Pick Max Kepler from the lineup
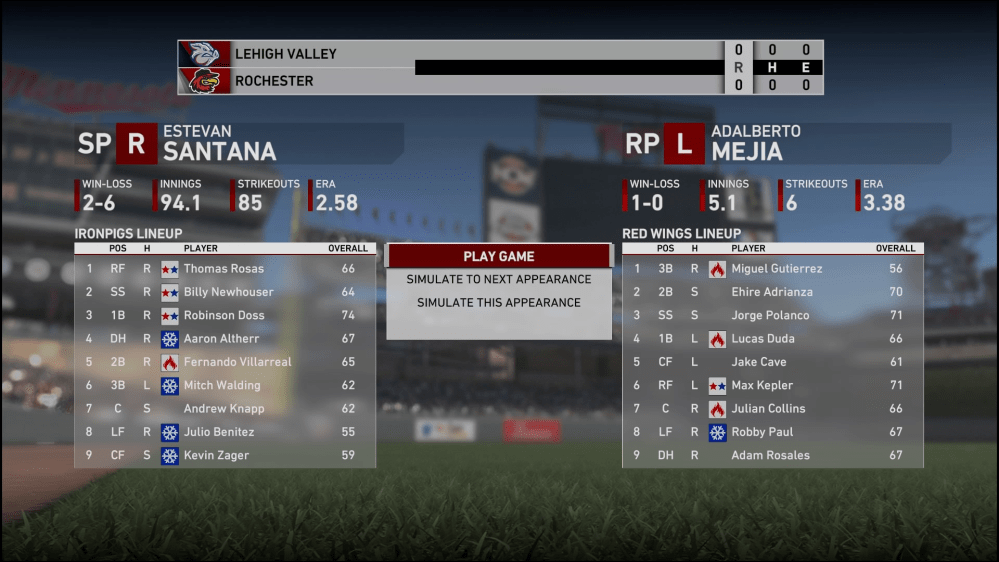 [761, 385]
